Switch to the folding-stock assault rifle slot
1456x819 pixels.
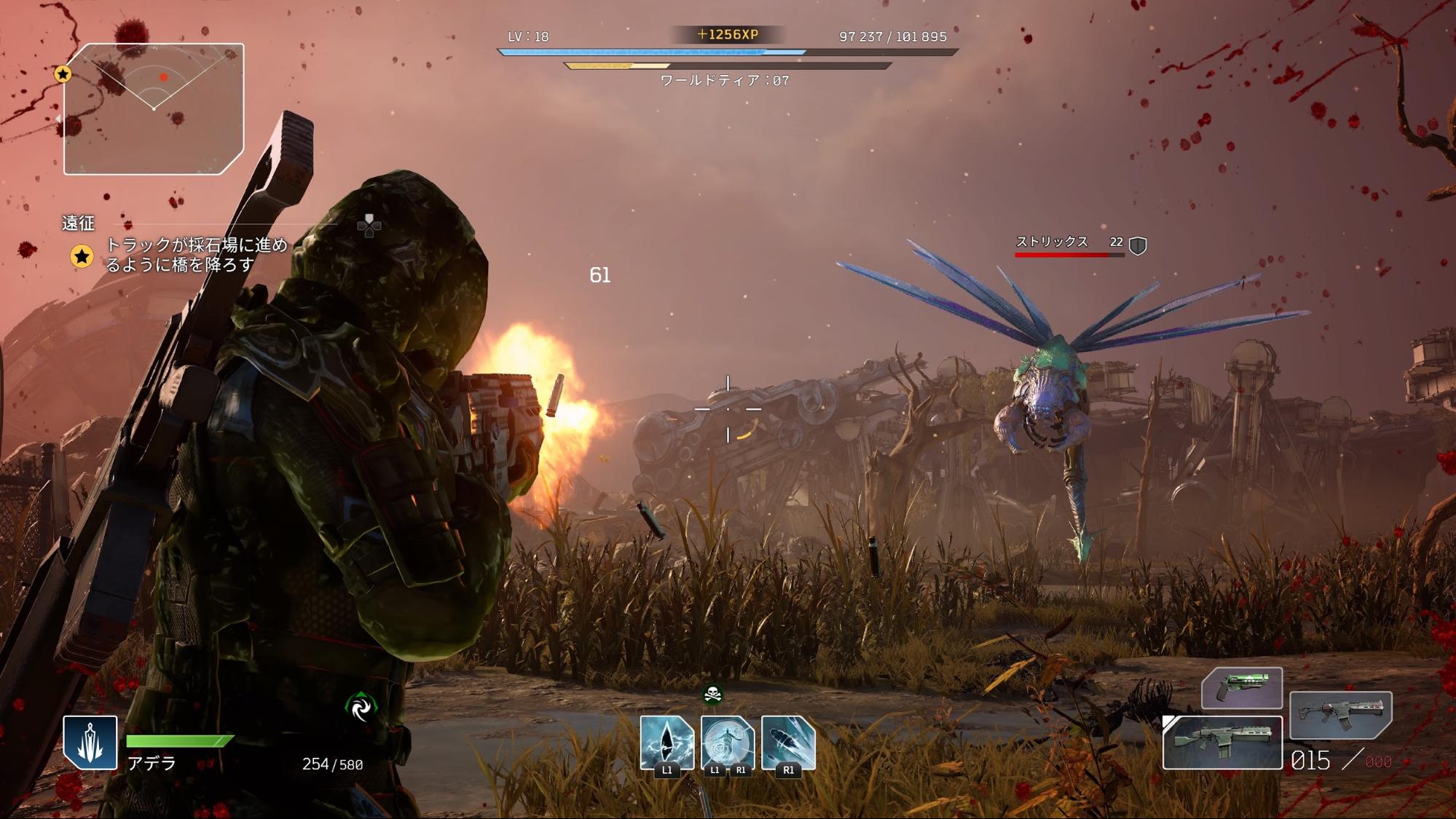pos(1340,715)
